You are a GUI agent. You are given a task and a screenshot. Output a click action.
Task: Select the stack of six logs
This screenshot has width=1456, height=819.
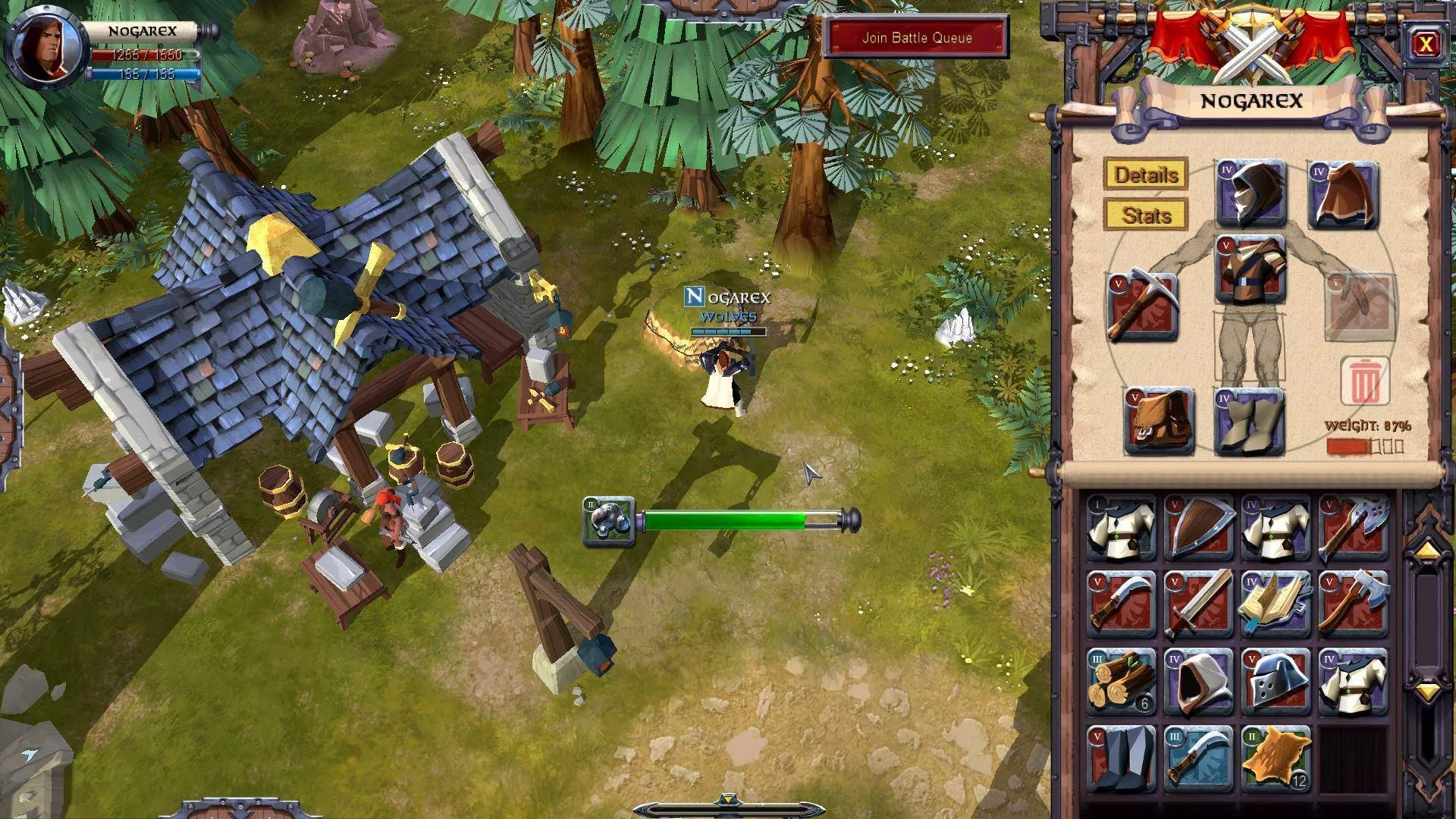pos(1122,682)
